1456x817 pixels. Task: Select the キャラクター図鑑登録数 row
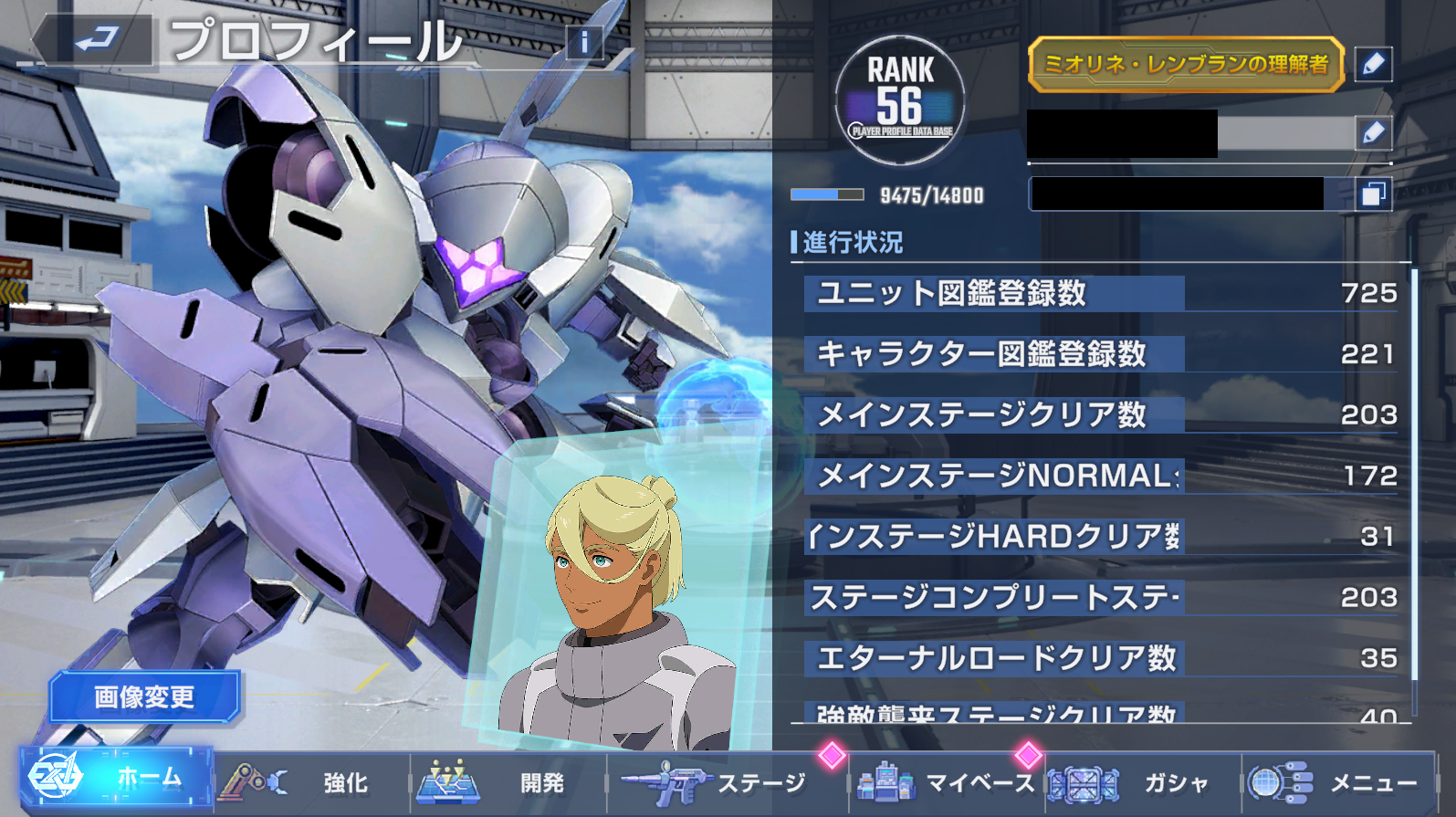[1099, 354]
